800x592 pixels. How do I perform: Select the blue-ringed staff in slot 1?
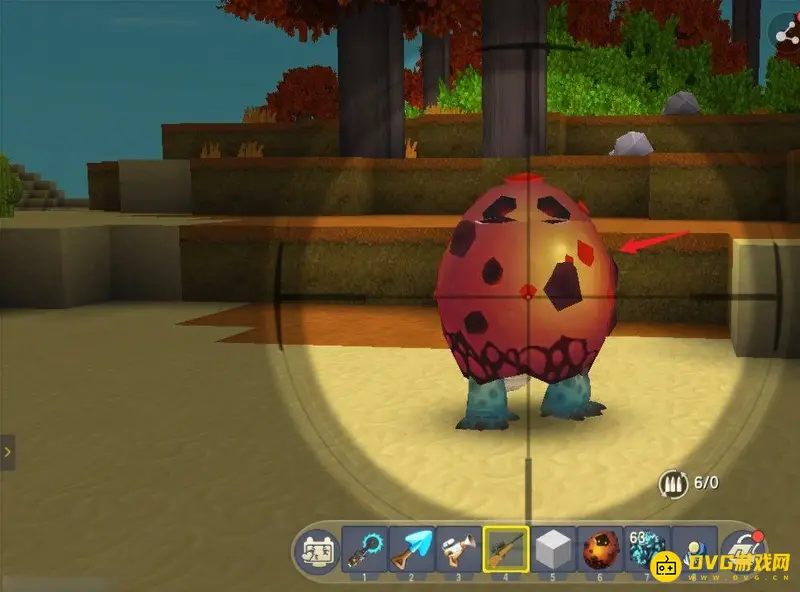coord(365,551)
